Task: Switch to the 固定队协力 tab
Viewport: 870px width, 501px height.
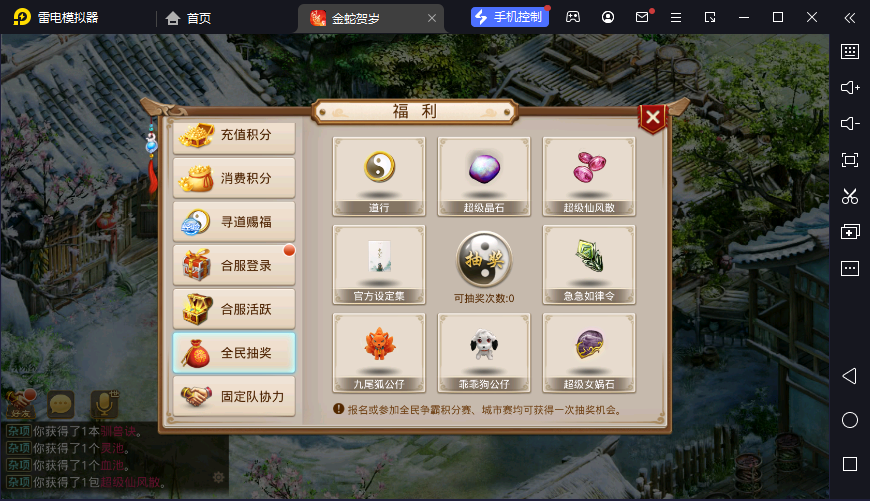Action: click(x=234, y=396)
